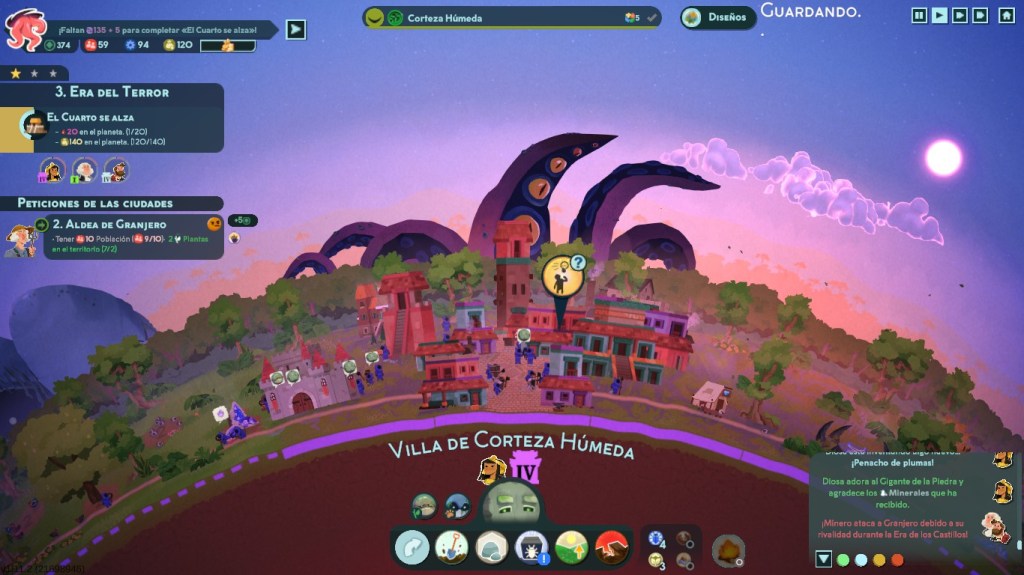Viewport: 1024px width, 575px height.
Task: Collapse the event log with down arrow
Action: pyautogui.click(x=823, y=559)
